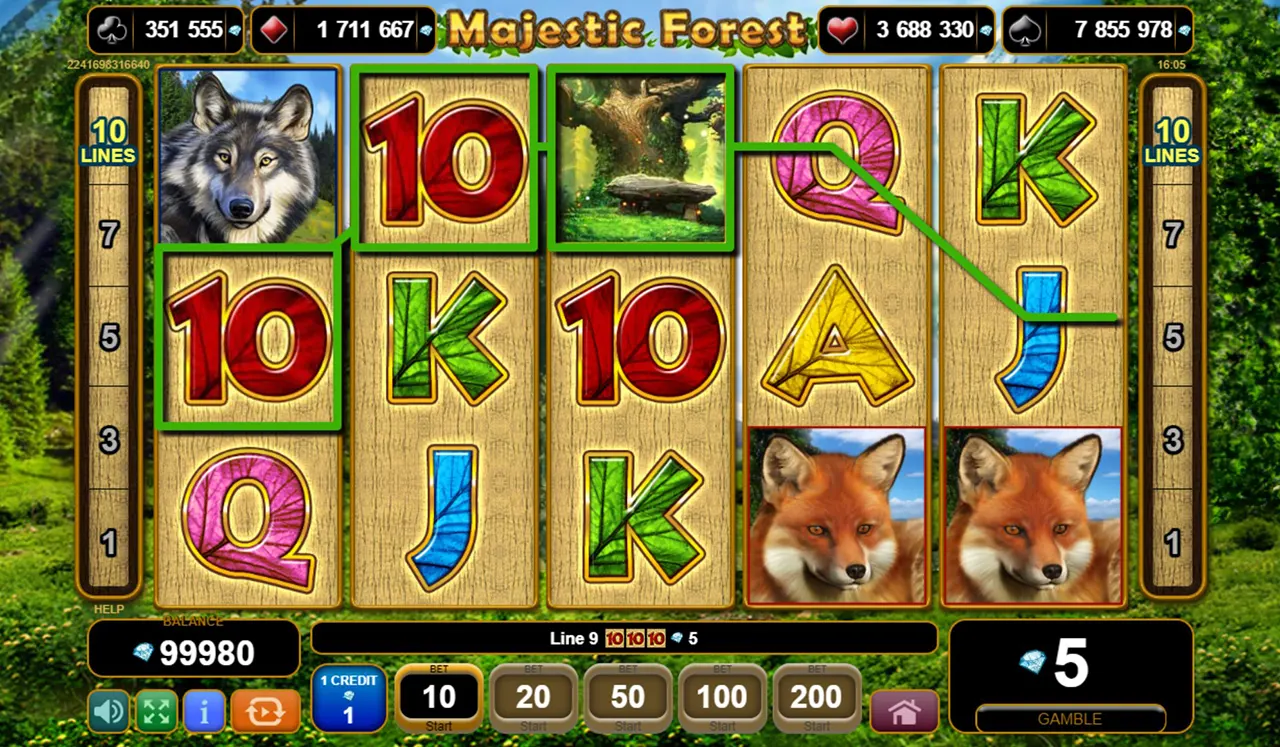This screenshot has width=1280, height=747.
Task: Click the left 10 Lines selector
Action: (108, 141)
